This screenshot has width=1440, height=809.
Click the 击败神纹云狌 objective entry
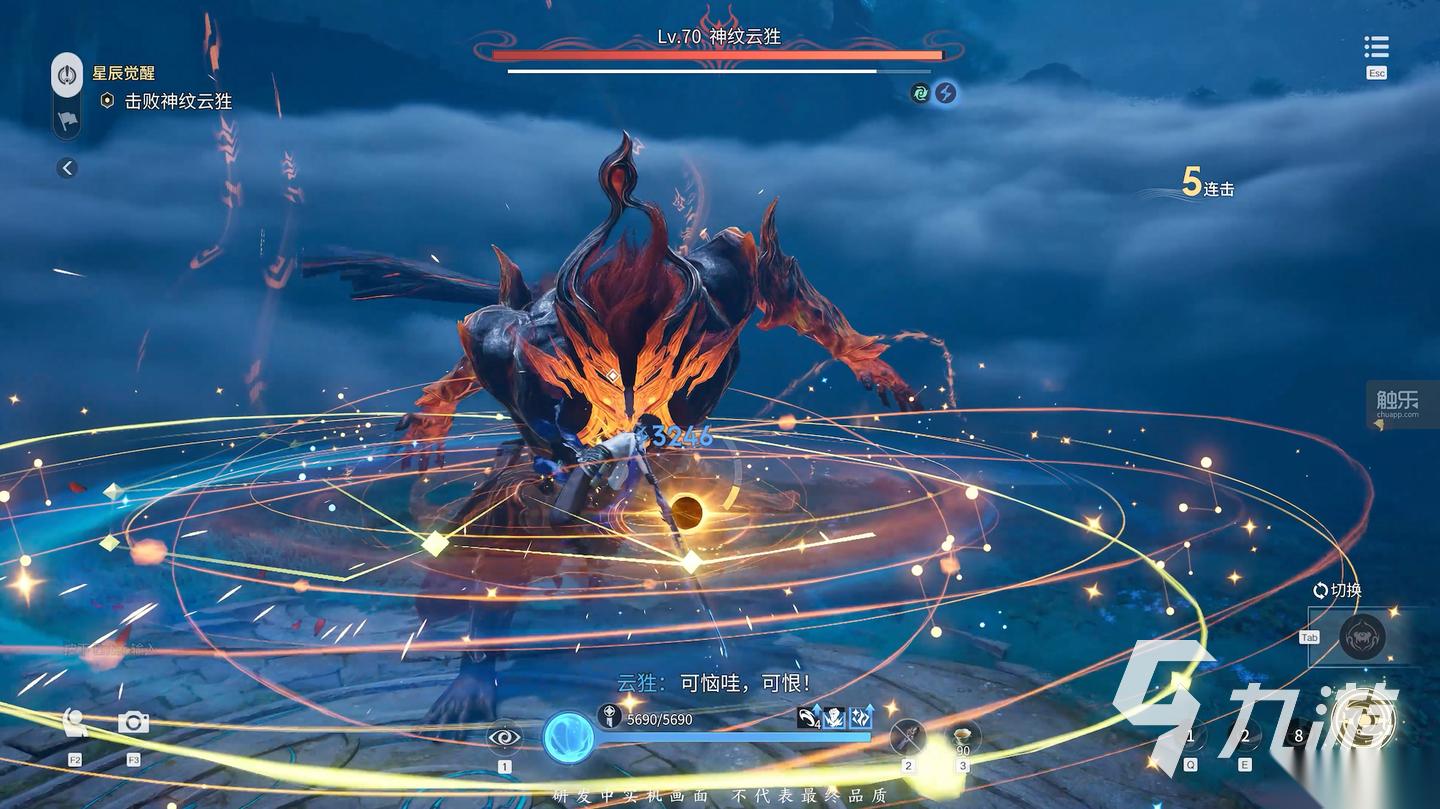click(x=177, y=101)
